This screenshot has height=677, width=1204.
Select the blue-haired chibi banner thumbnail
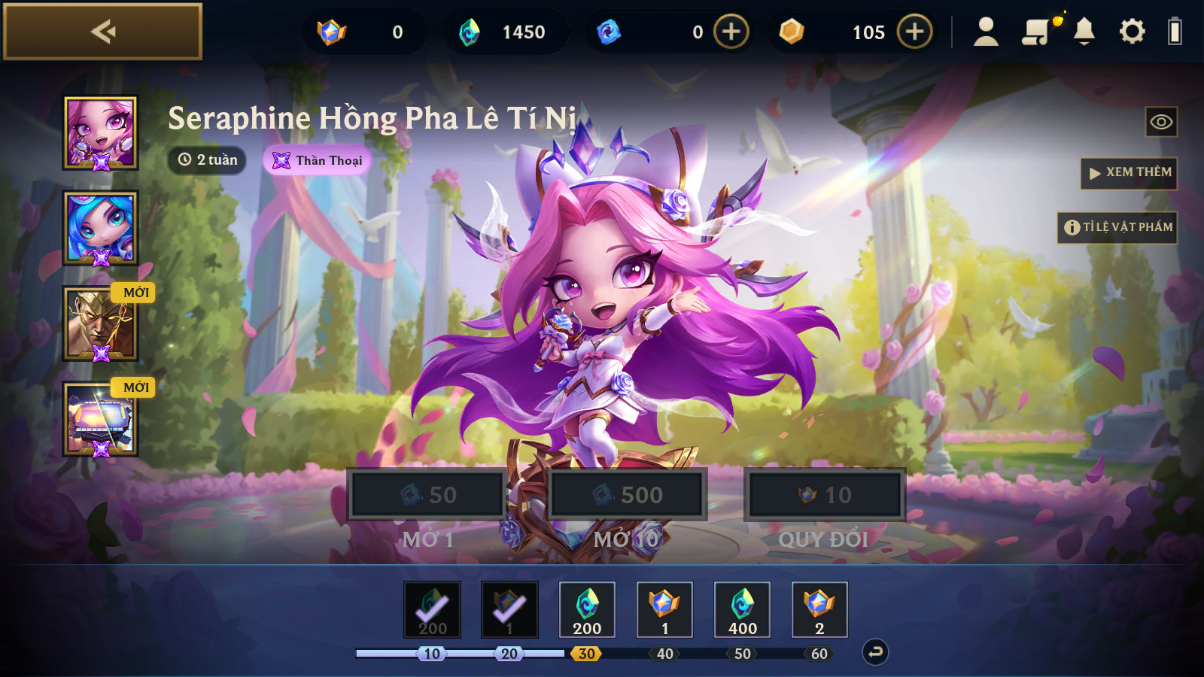click(x=101, y=228)
